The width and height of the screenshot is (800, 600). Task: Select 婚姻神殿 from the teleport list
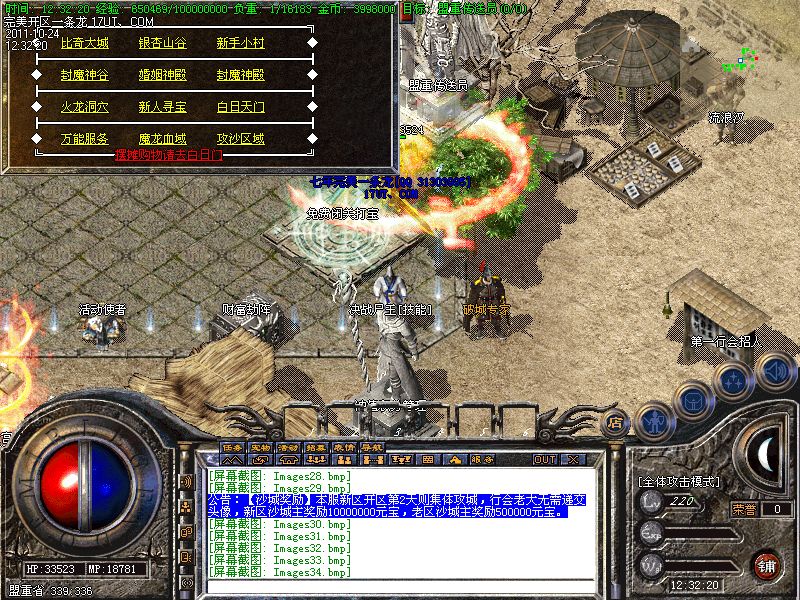[x=164, y=75]
